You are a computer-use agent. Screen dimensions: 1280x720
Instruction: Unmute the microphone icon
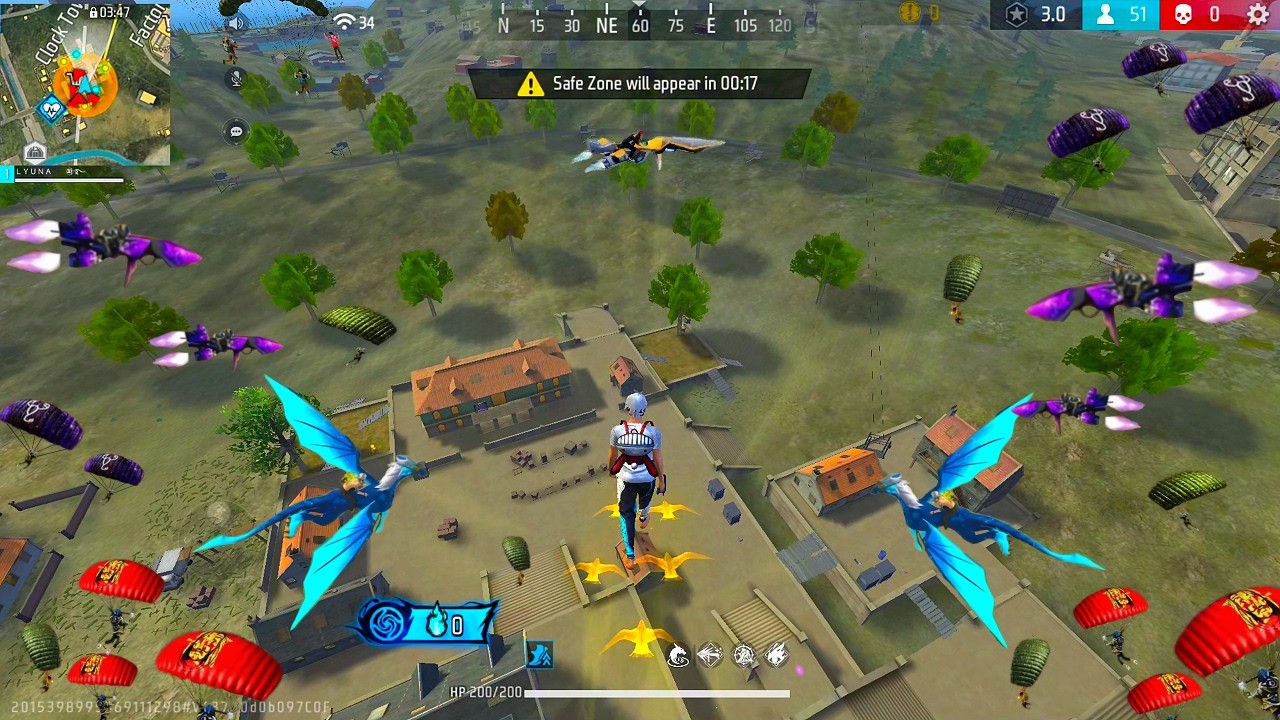pos(237,78)
